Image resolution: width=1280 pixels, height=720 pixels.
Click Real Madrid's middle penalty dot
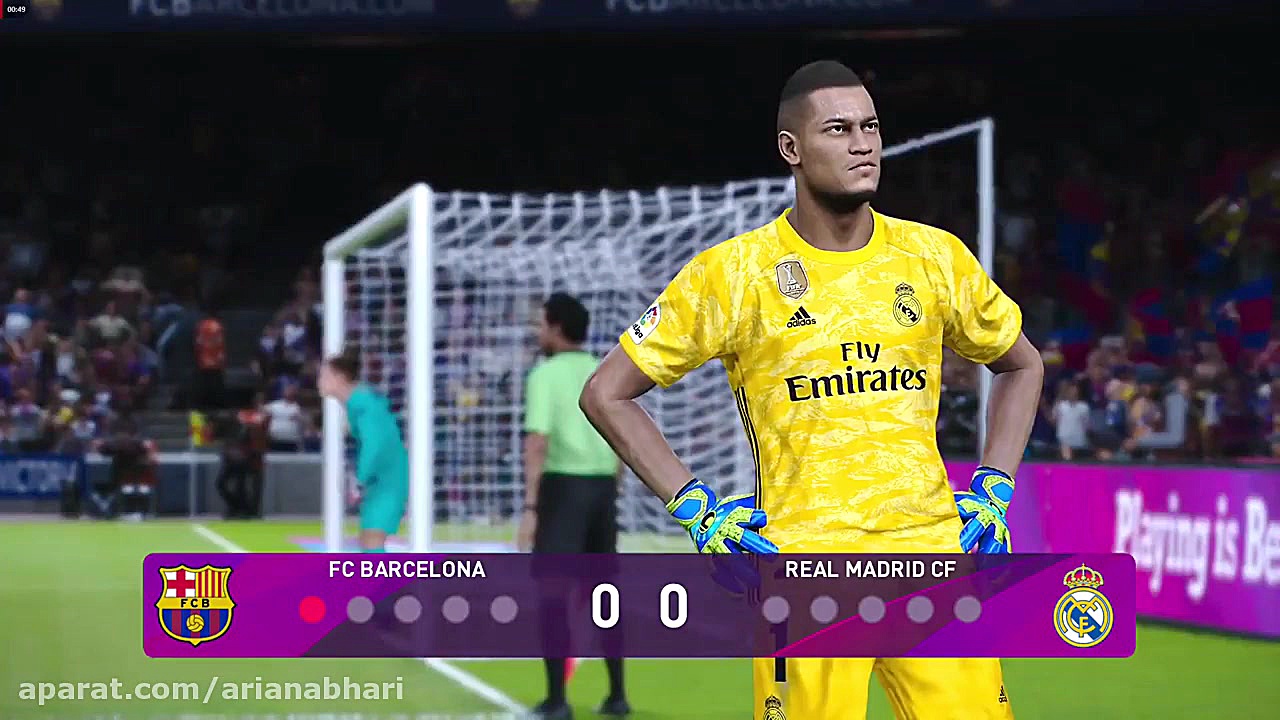point(870,609)
